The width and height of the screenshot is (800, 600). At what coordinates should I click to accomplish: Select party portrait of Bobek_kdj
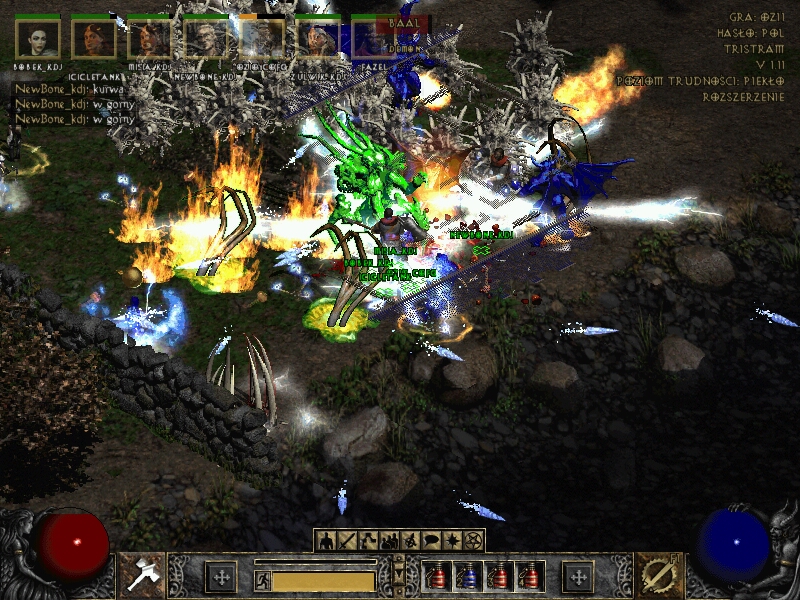coord(38,38)
